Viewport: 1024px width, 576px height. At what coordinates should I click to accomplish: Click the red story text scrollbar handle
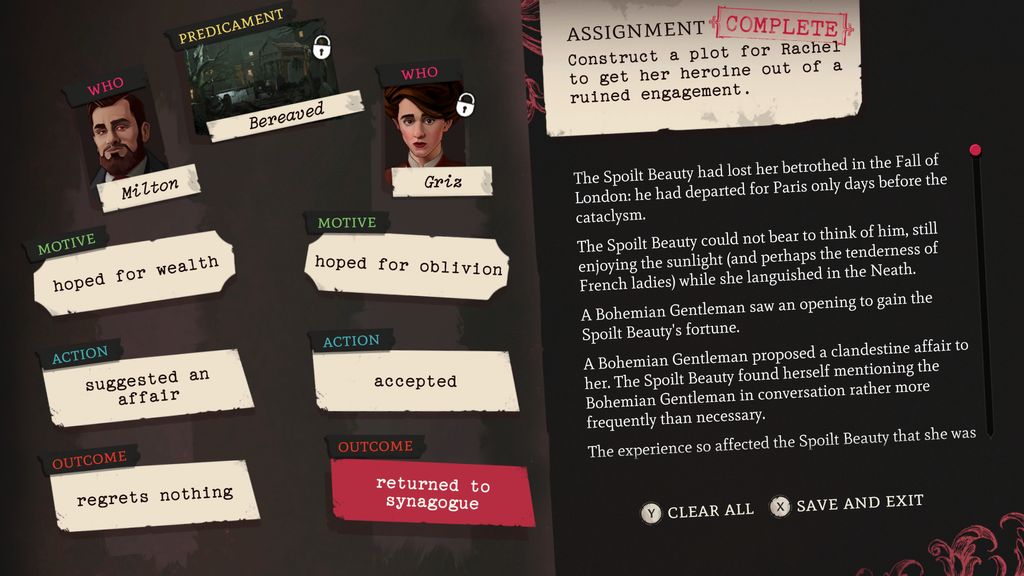(x=975, y=150)
